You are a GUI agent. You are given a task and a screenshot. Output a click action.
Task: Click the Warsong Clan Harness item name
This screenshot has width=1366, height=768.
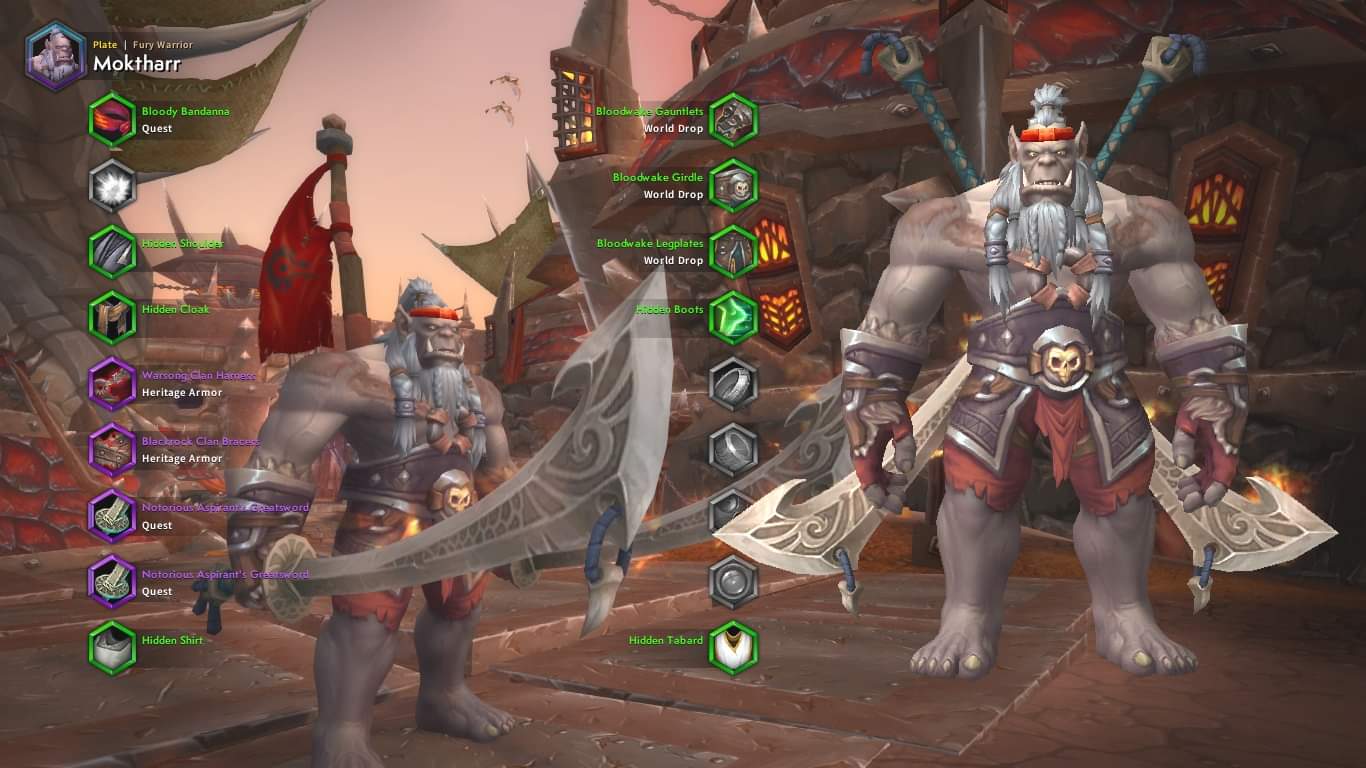[200, 375]
